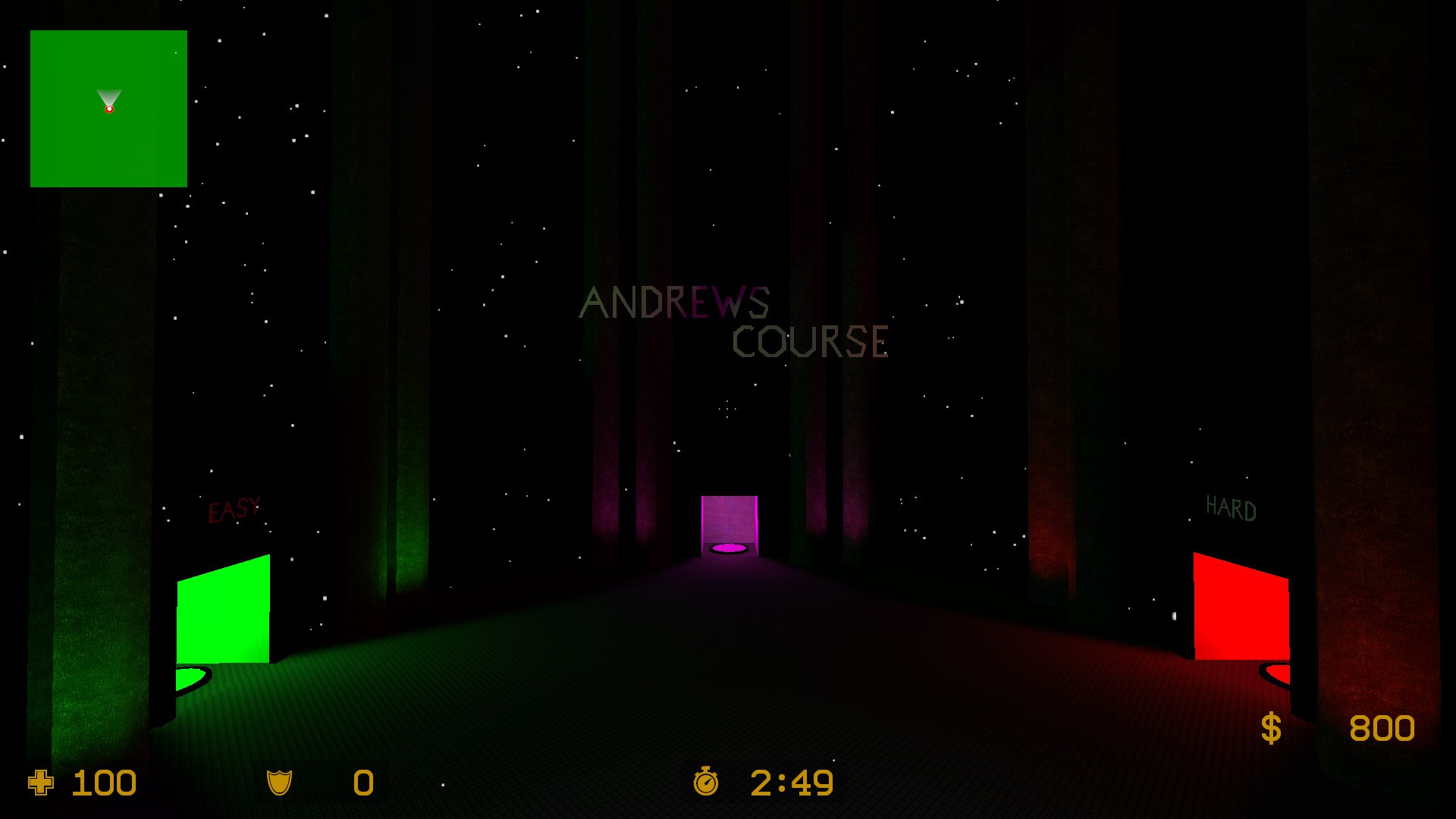
Task: Click the stopwatch icon beside the round timer
Action: [x=707, y=782]
